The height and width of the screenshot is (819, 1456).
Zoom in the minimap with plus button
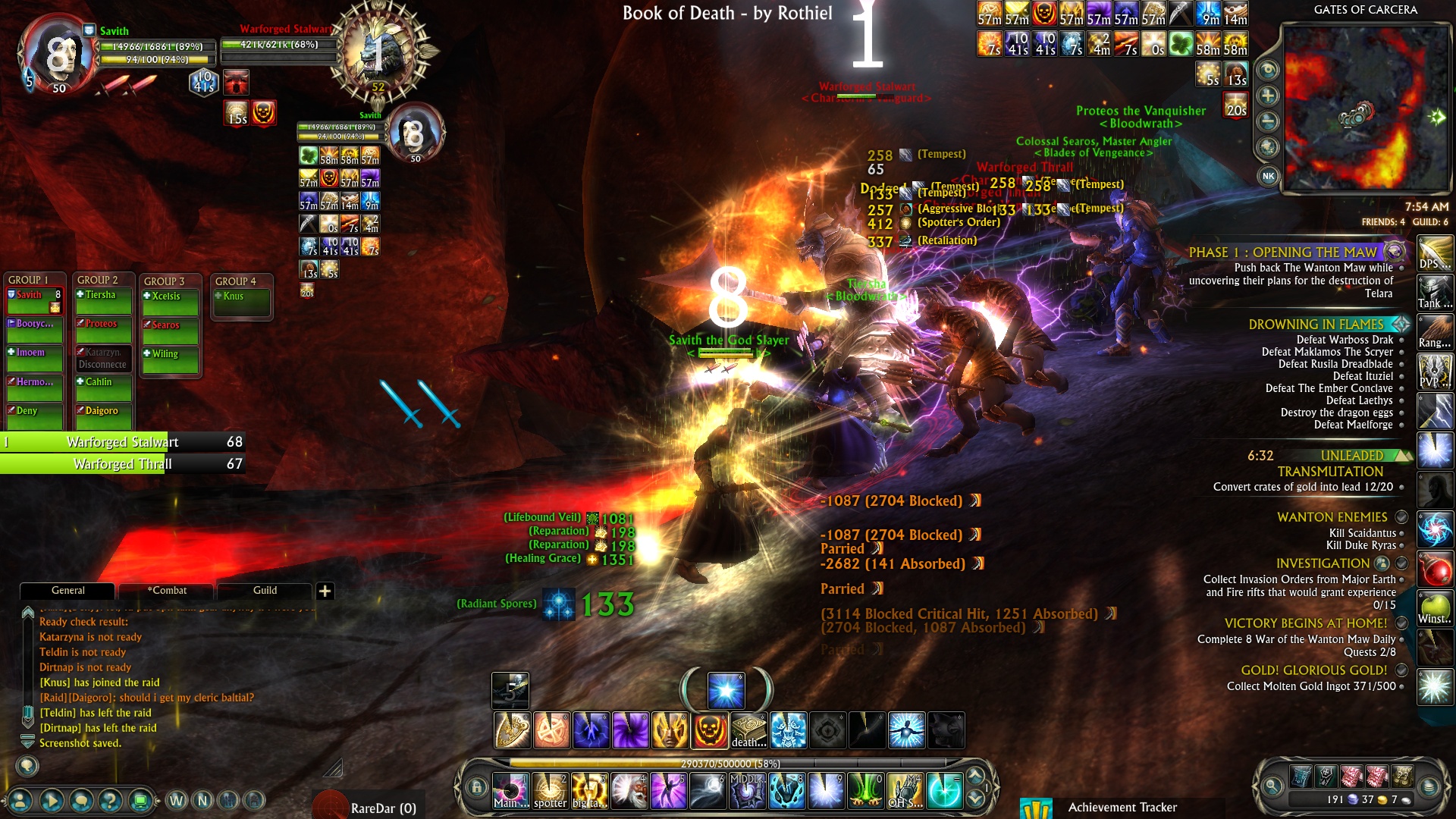[1268, 96]
